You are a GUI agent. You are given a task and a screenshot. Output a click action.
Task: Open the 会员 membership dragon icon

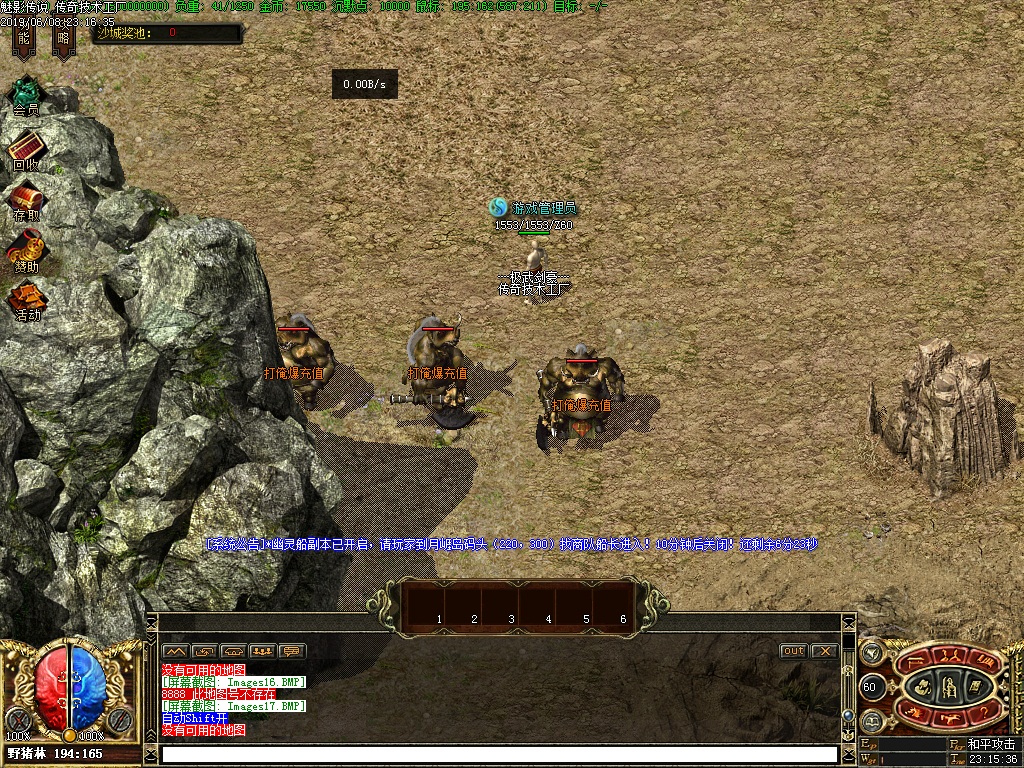(26, 93)
